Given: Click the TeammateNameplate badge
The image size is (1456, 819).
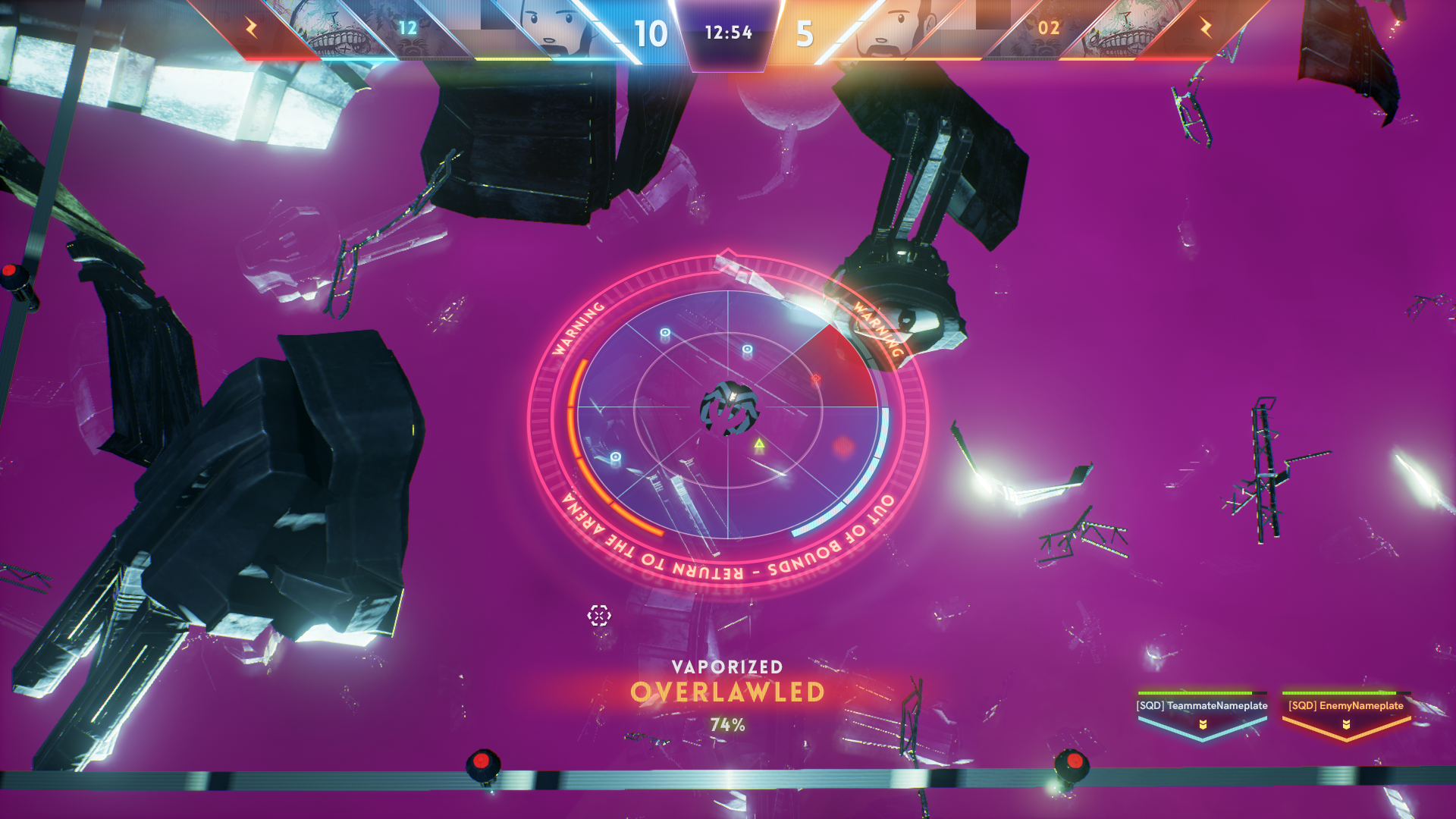Looking at the screenshot, I should tap(1202, 714).
